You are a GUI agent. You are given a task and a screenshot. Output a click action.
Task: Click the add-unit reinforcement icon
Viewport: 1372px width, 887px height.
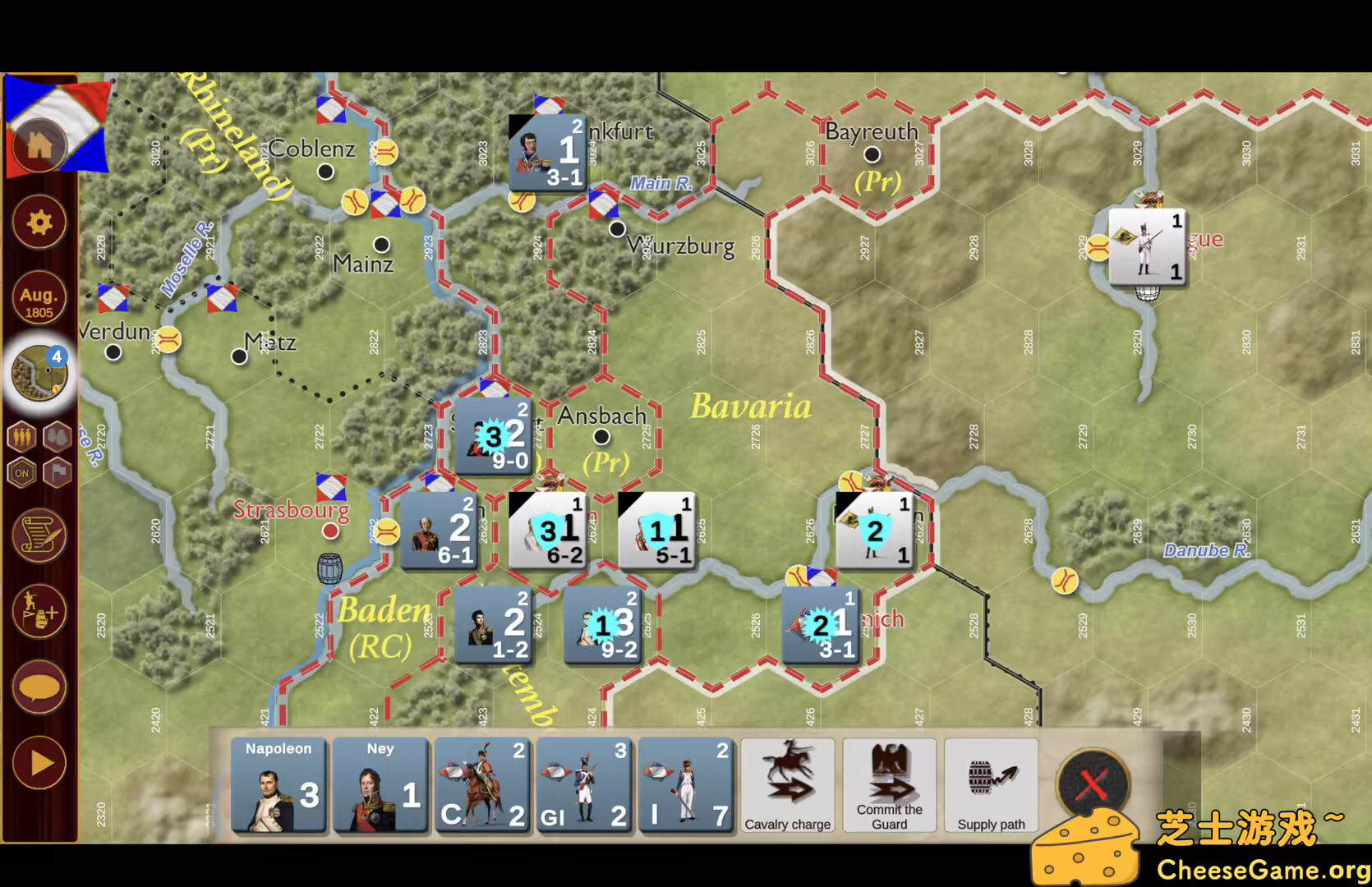[38, 612]
